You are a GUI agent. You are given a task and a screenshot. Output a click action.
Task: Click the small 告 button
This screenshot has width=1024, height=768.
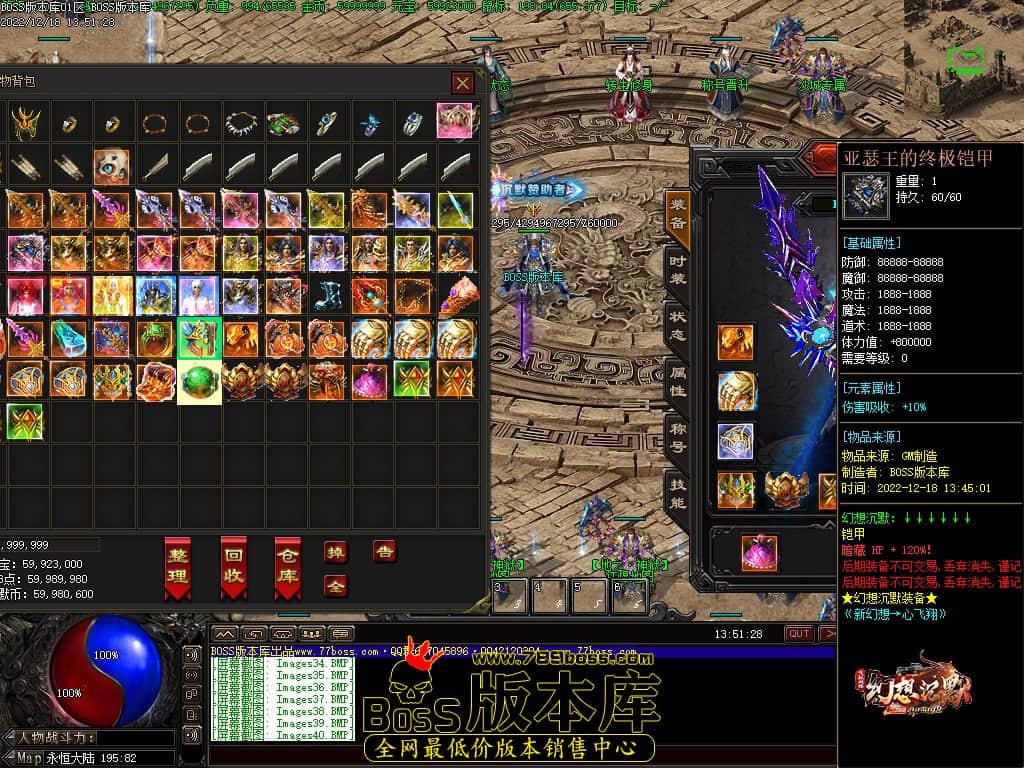(384, 551)
